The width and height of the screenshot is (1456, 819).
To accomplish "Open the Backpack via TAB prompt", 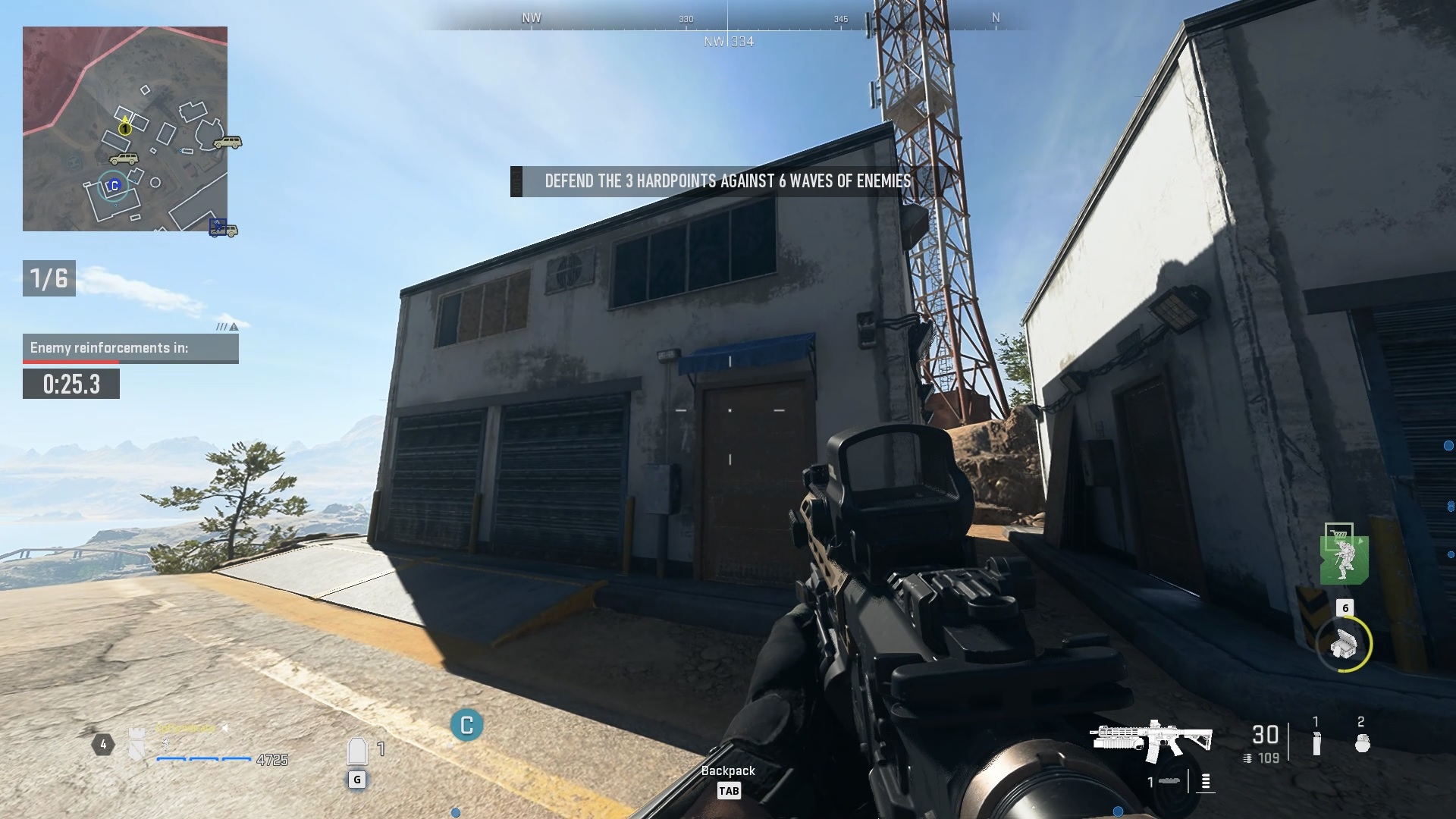I will 729,791.
